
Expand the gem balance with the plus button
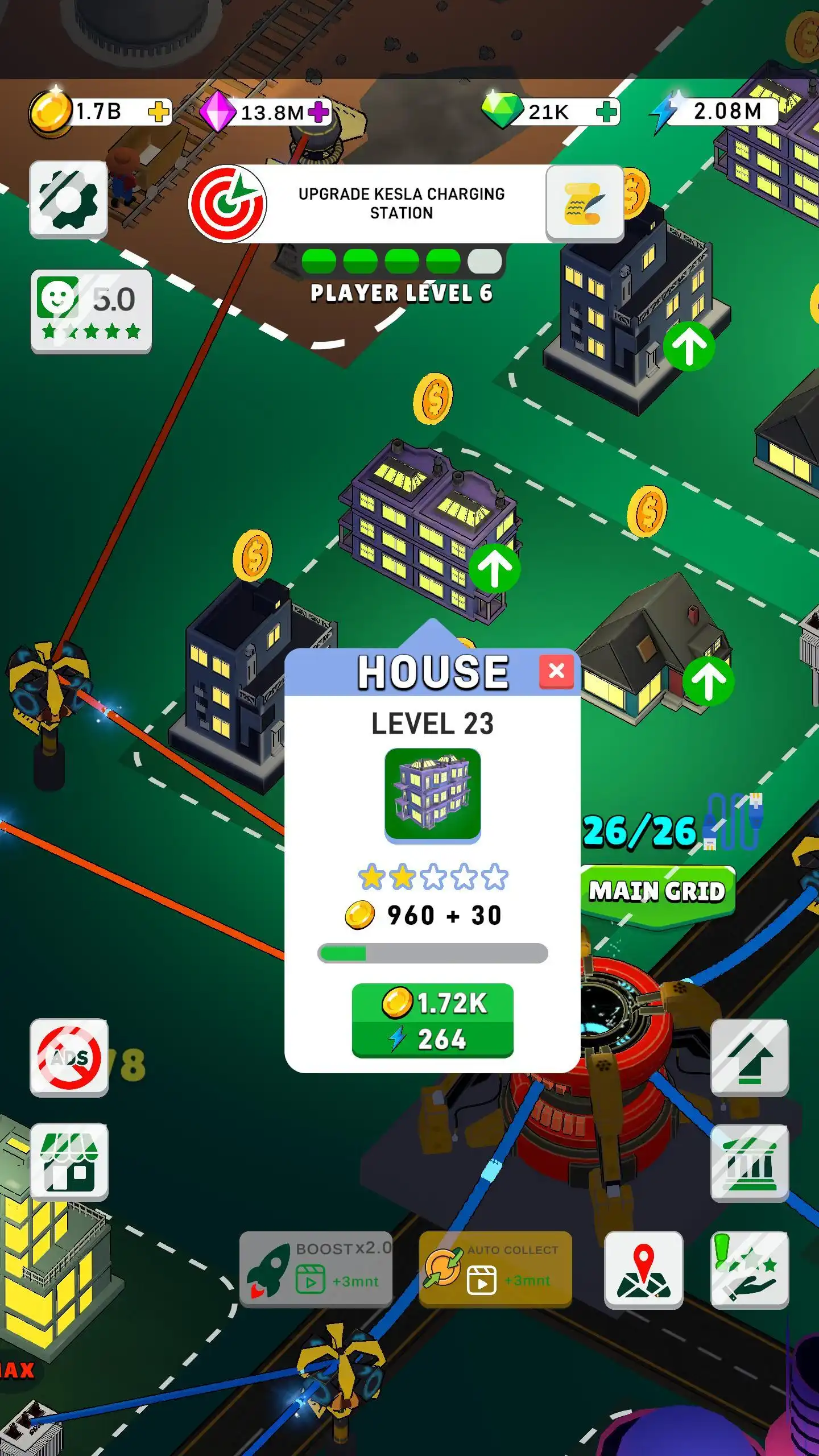tap(607, 112)
